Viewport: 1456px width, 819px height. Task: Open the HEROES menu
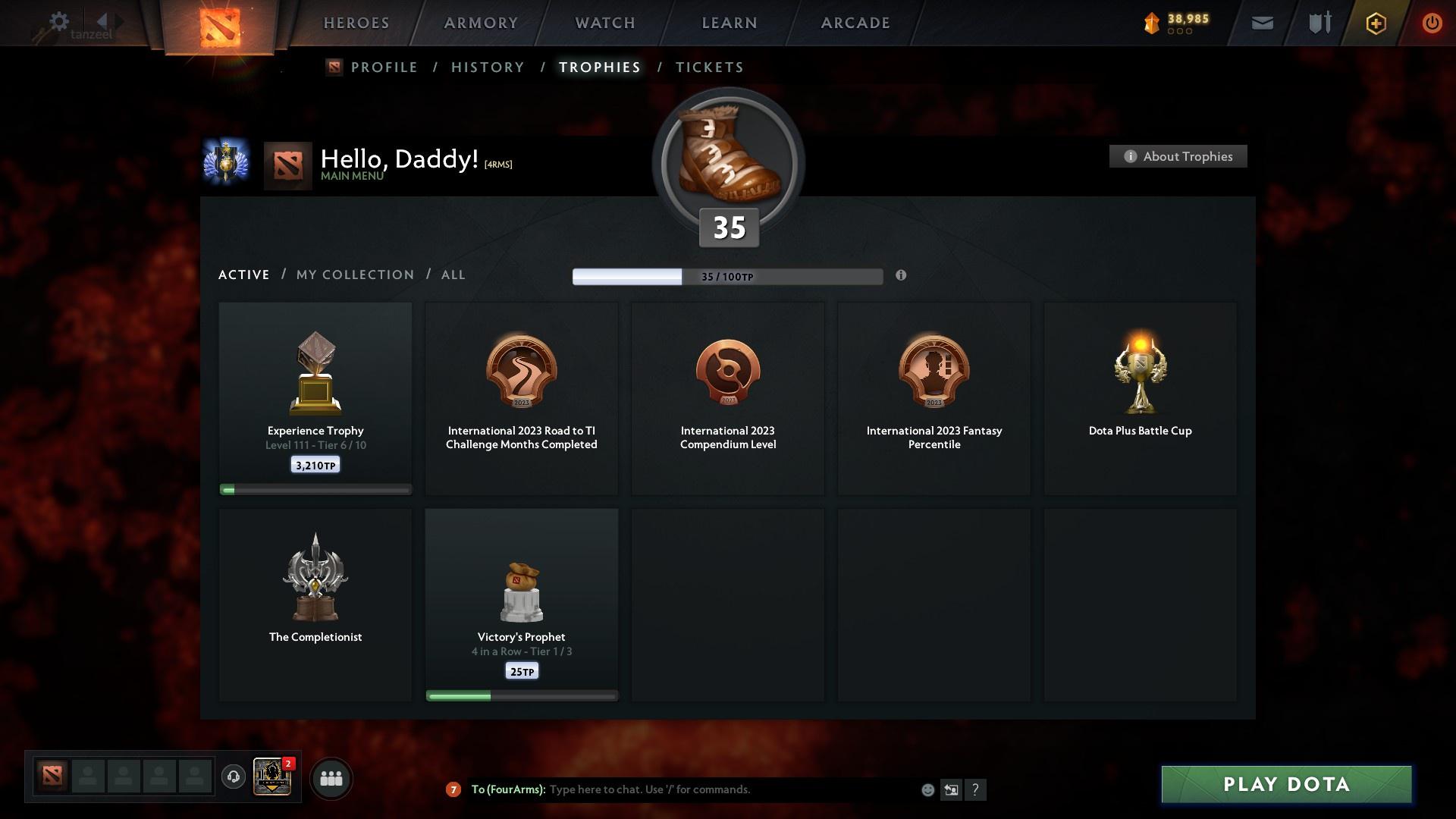click(x=356, y=23)
